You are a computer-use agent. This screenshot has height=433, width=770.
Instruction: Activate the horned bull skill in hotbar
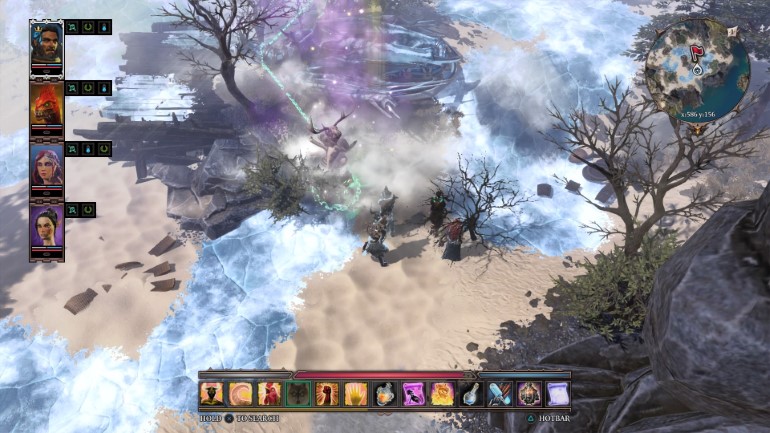pyautogui.click(x=212, y=394)
